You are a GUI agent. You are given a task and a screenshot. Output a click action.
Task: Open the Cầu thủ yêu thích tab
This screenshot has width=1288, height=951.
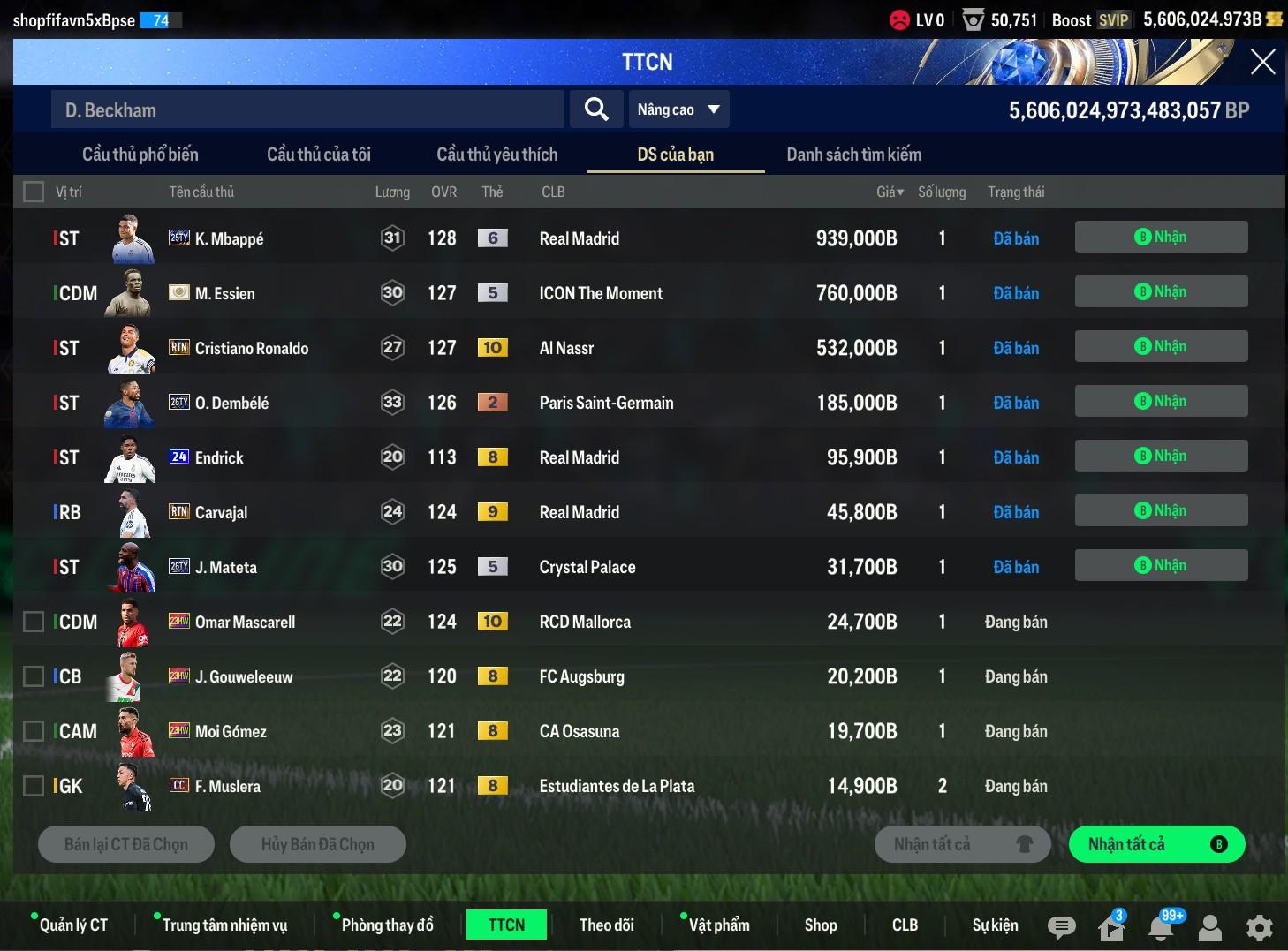click(x=496, y=155)
